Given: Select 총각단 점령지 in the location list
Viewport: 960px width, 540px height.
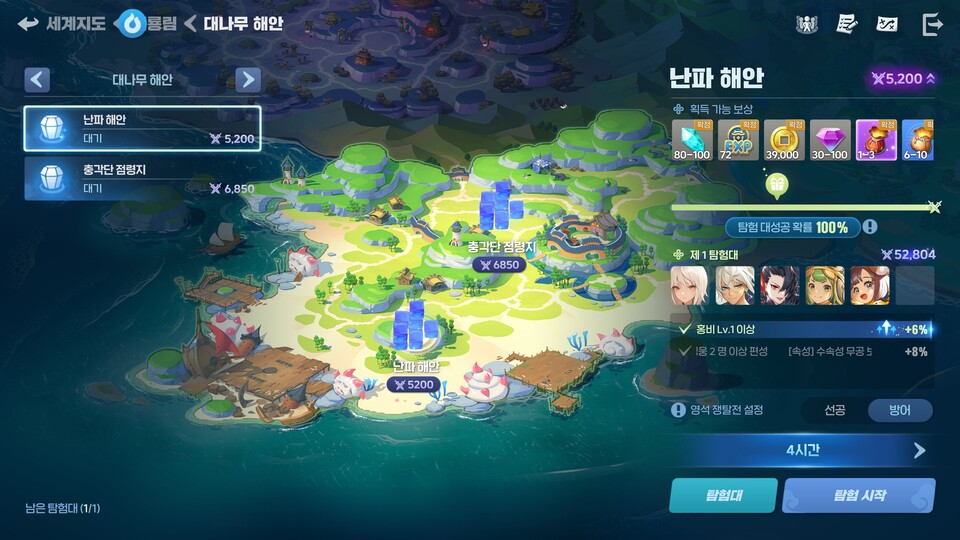Looking at the screenshot, I should click(x=142, y=178).
